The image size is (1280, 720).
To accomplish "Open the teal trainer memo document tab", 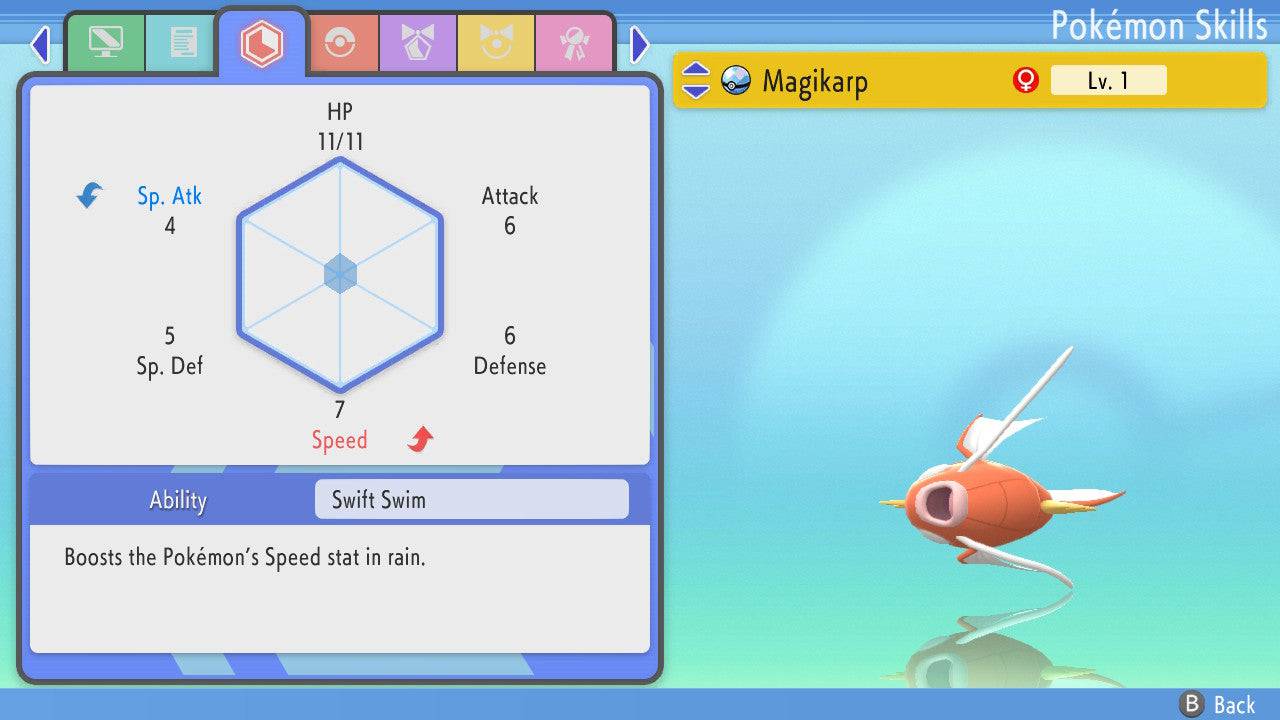I will pos(183,43).
